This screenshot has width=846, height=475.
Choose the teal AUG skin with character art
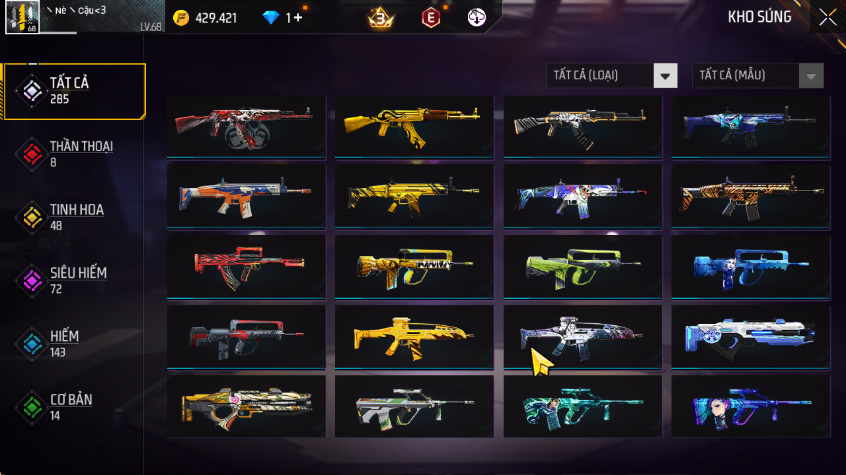point(582,406)
